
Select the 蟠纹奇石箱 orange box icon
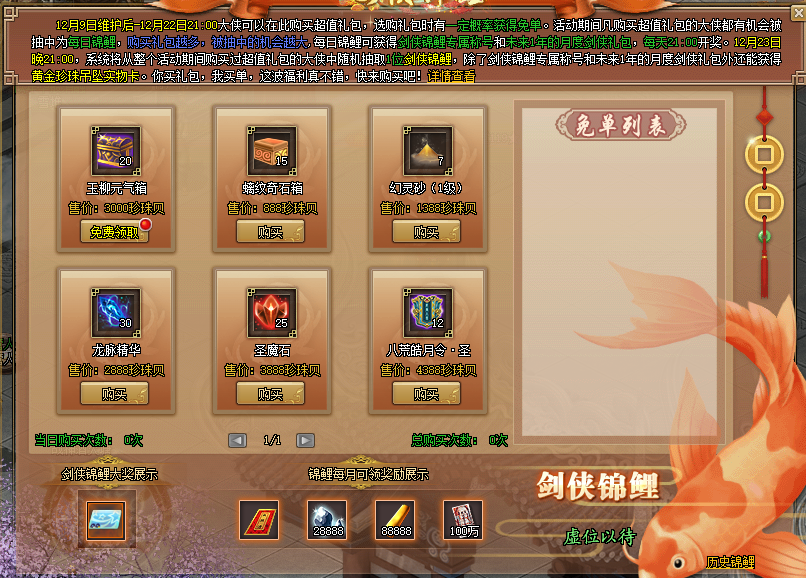(x=271, y=150)
